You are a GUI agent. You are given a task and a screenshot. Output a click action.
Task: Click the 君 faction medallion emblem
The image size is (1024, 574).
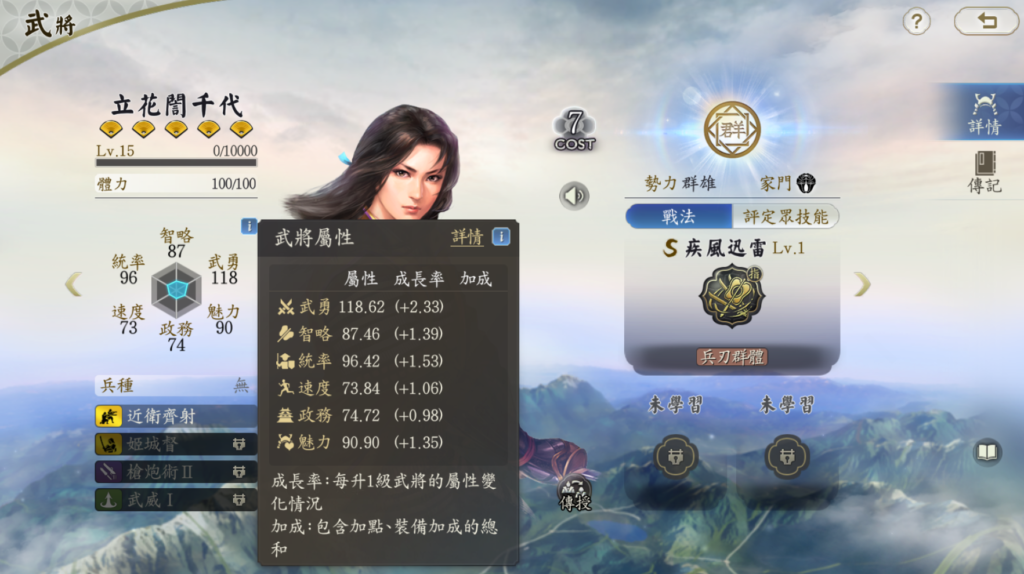[732, 130]
